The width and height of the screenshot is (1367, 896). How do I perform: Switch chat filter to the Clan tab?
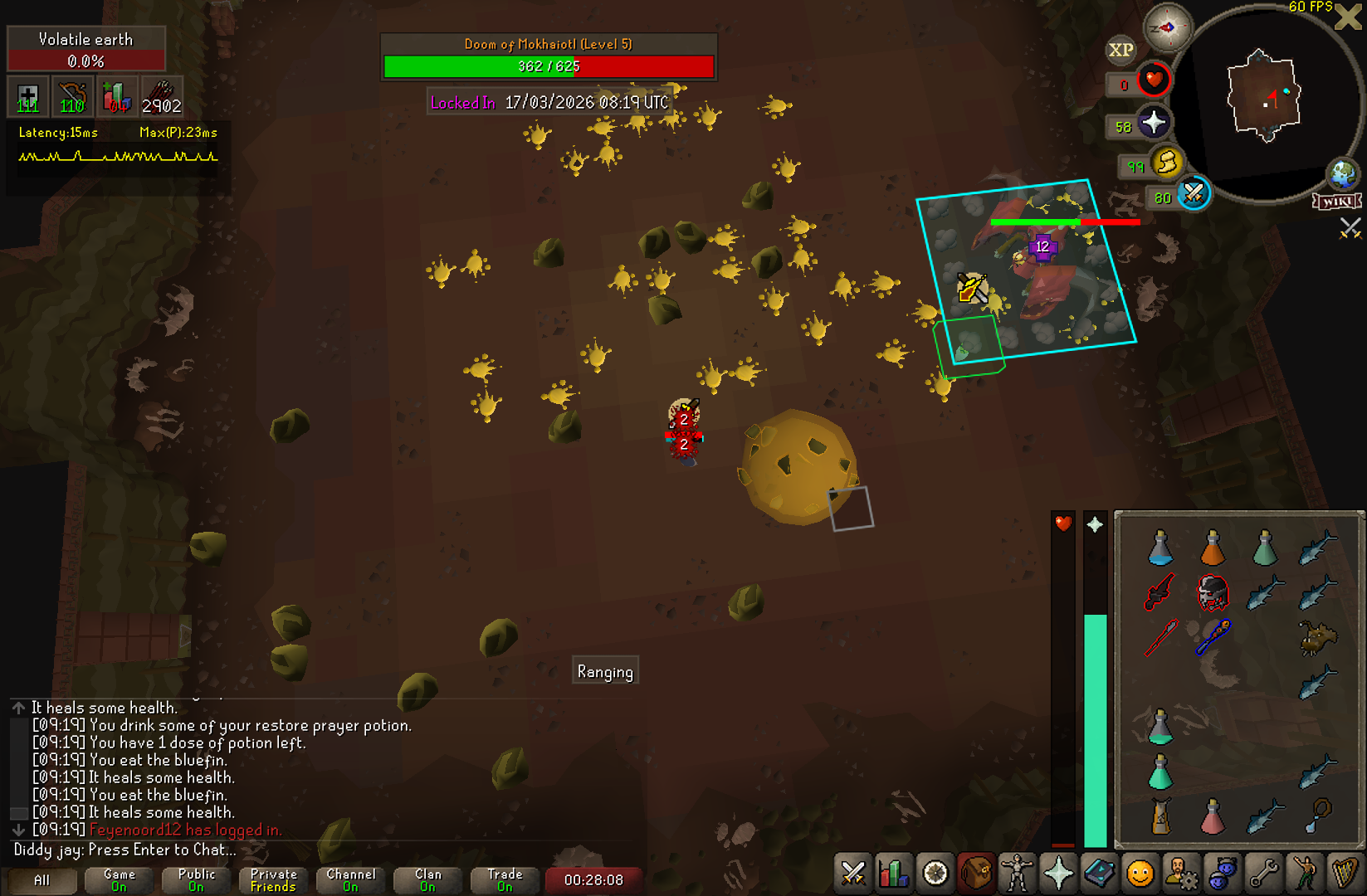[428, 879]
